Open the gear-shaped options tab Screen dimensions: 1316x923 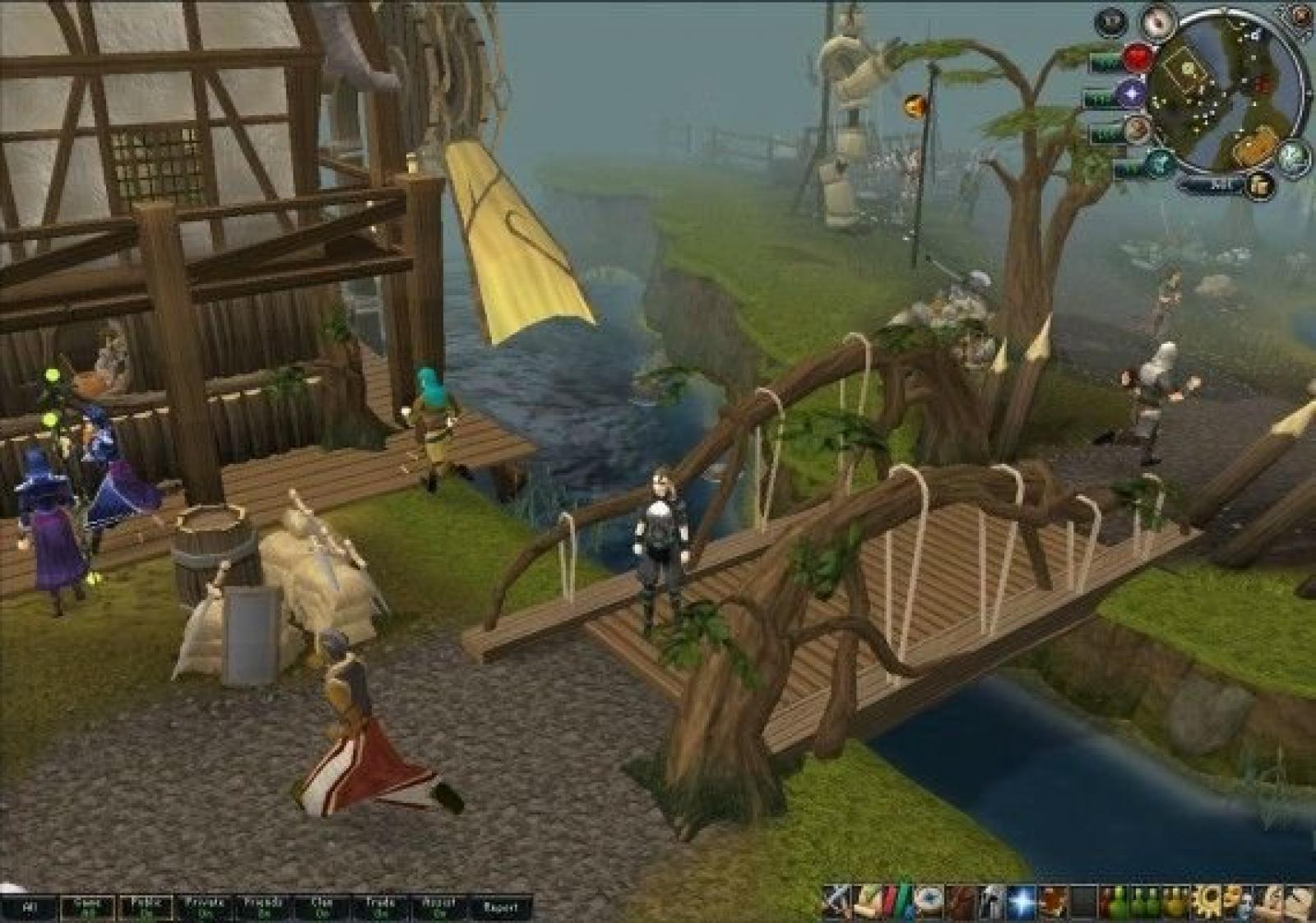(x=1208, y=902)
